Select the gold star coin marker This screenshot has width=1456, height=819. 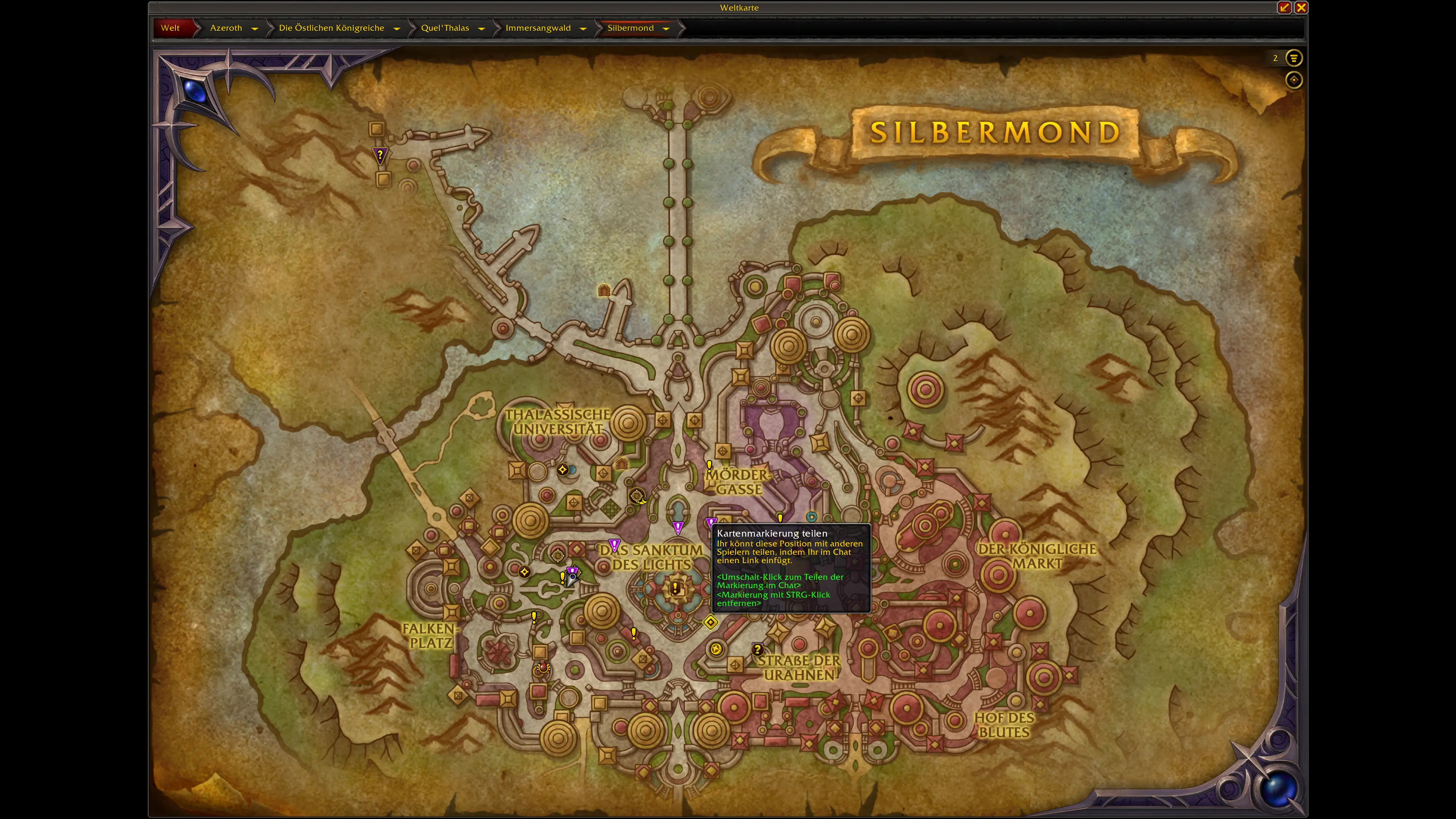716,649
